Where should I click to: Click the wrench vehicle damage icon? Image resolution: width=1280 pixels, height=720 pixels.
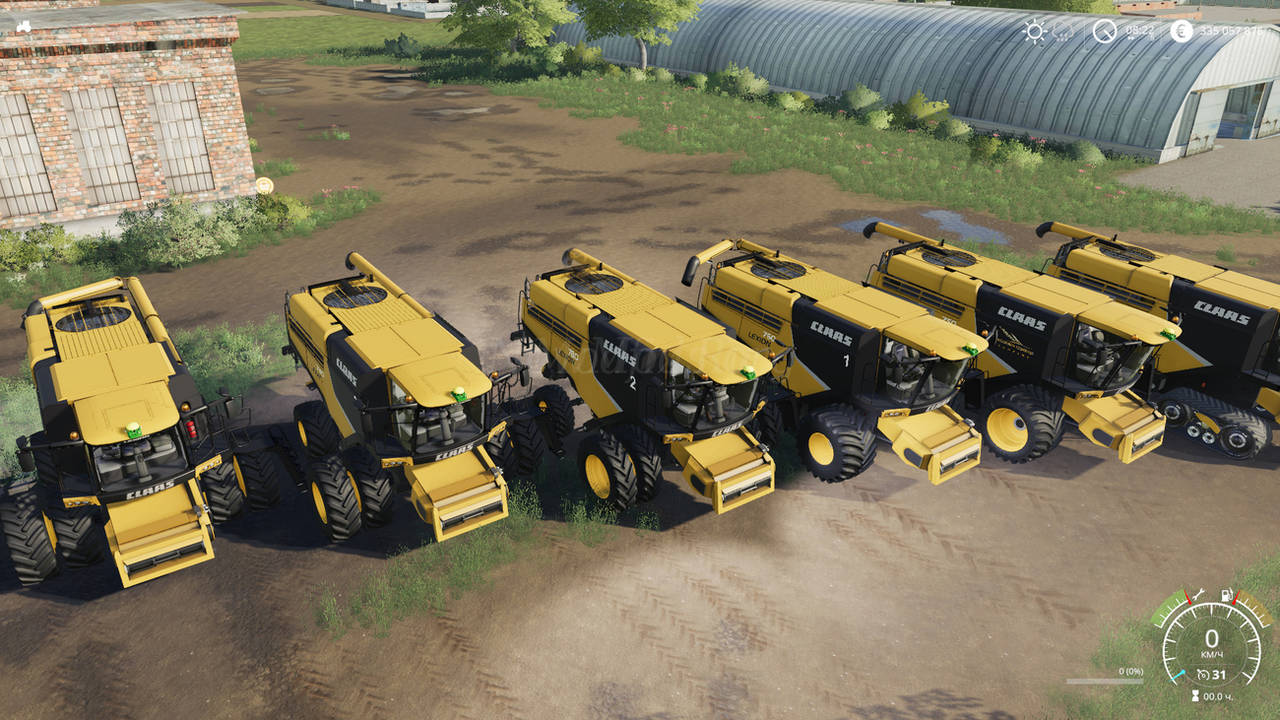(1198, 594)
